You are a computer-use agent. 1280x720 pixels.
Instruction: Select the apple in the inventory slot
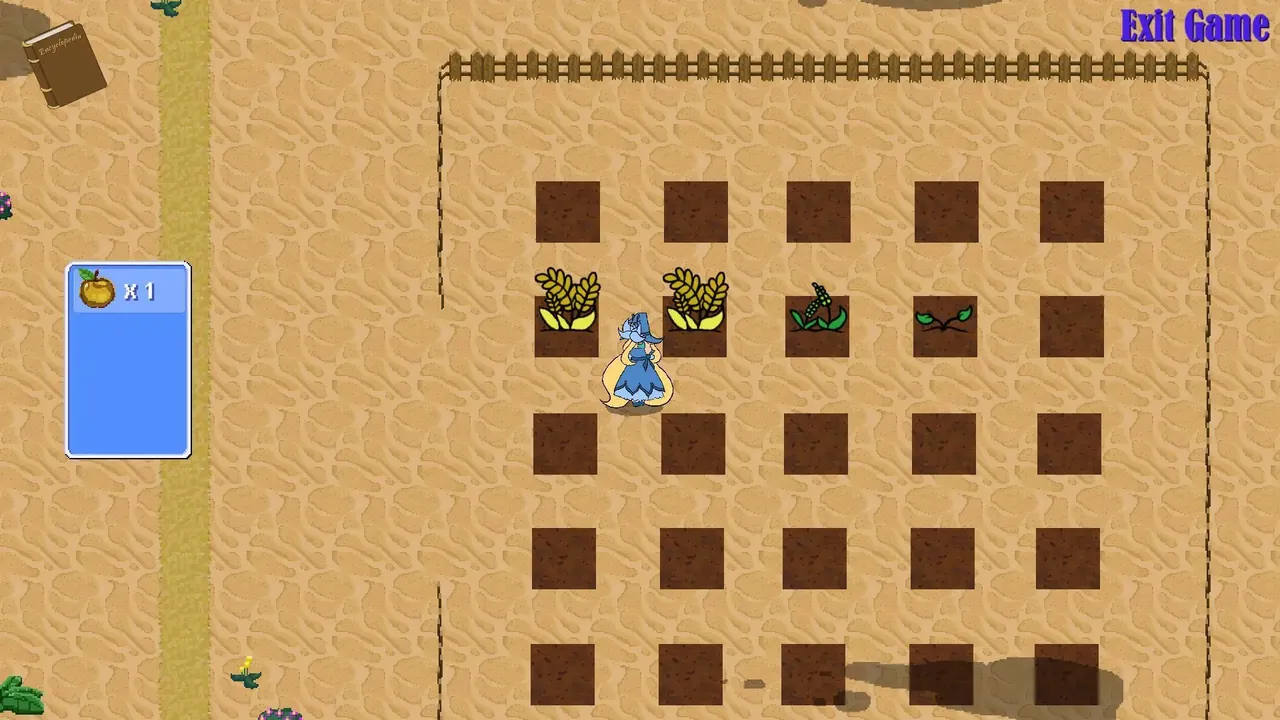pos(96,290)
